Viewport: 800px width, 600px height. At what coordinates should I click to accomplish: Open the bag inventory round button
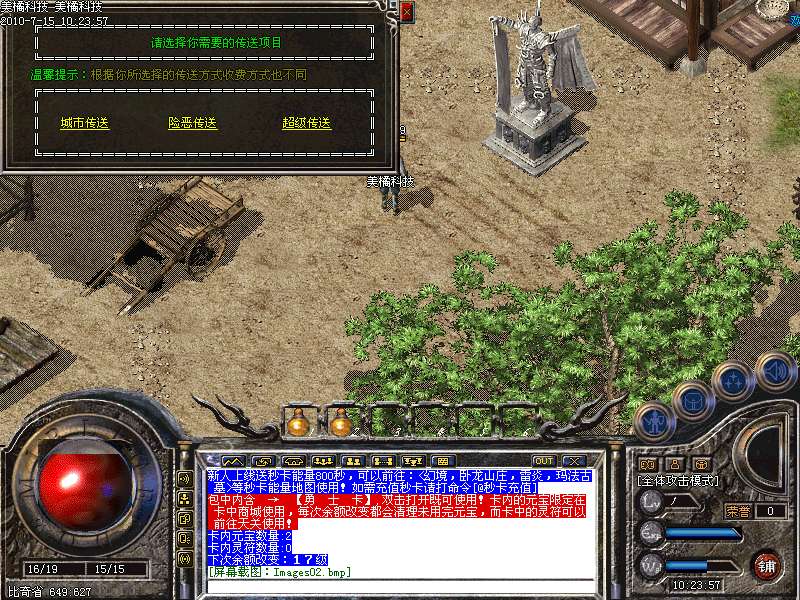click(x=692, y=400)
